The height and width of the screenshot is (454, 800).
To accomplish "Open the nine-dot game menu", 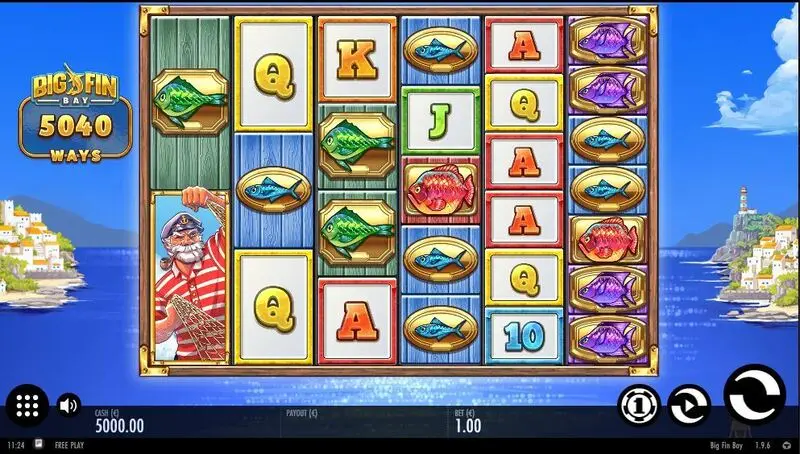I will coord(27,405).
